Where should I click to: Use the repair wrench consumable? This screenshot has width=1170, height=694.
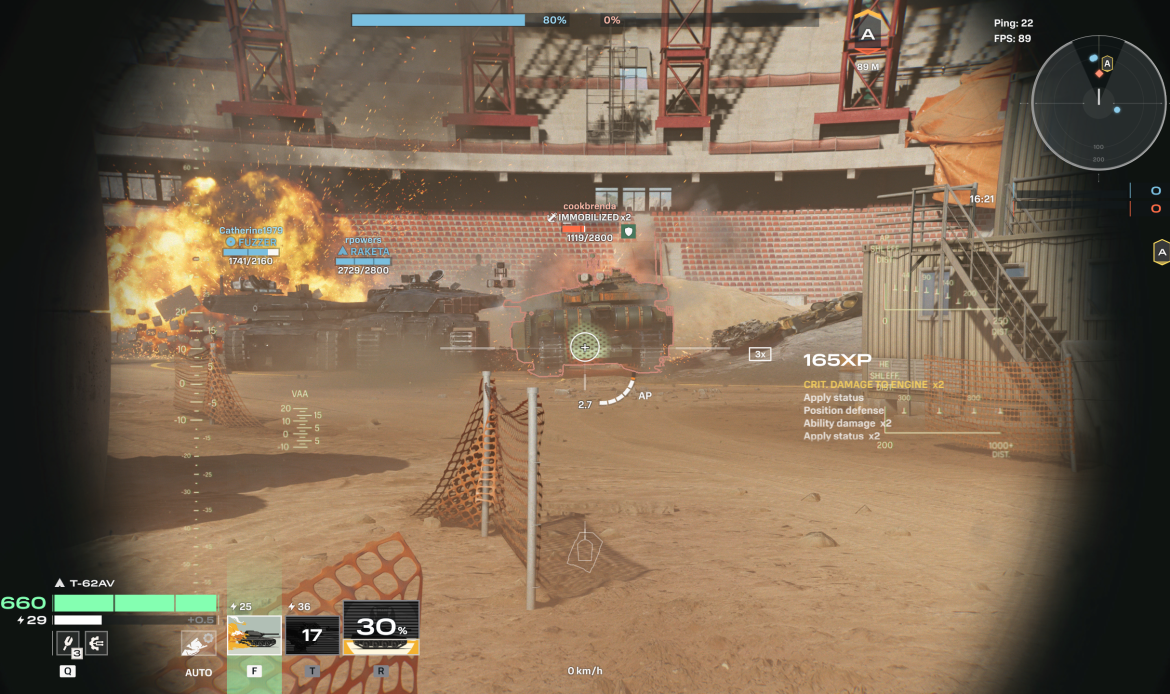(x=67, y=644)
